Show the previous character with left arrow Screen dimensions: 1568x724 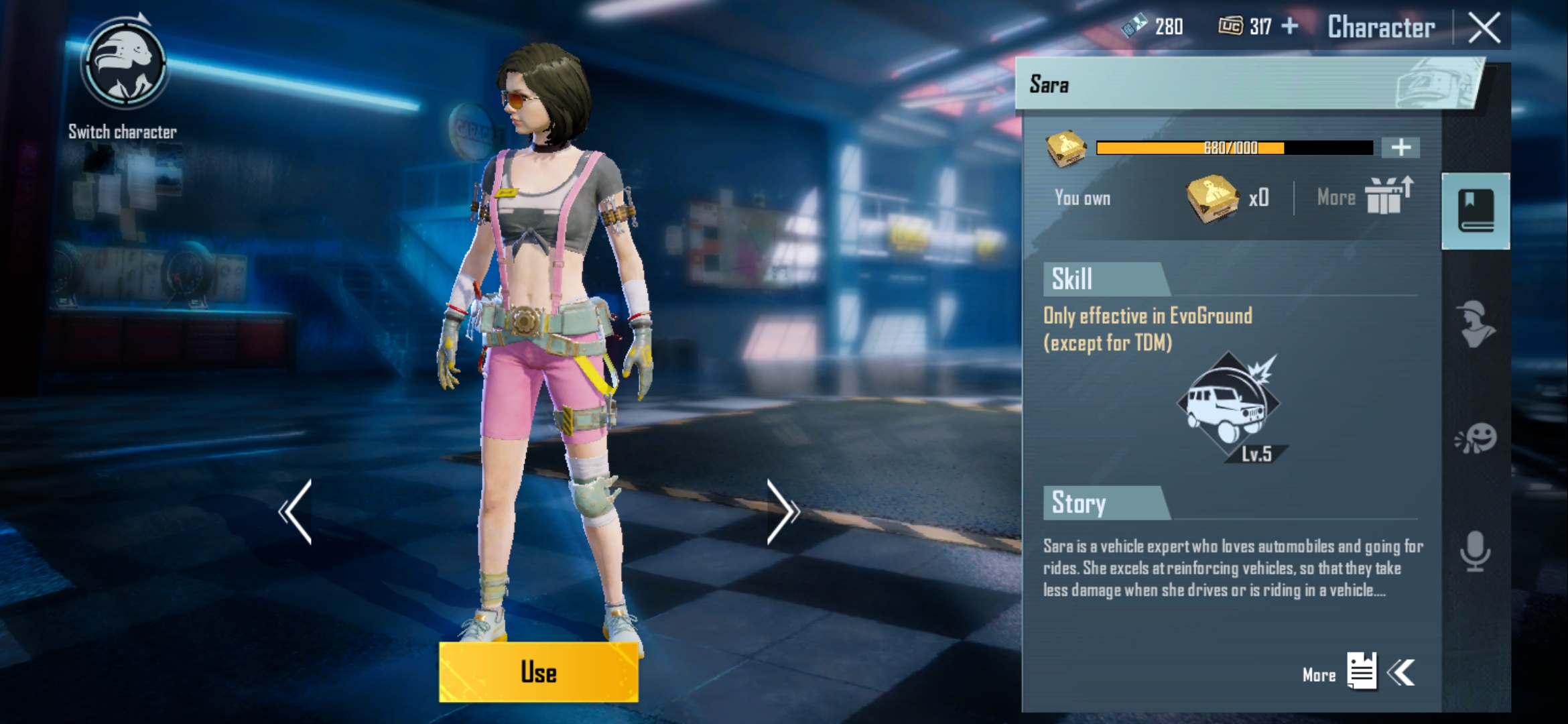pos(296,511)
